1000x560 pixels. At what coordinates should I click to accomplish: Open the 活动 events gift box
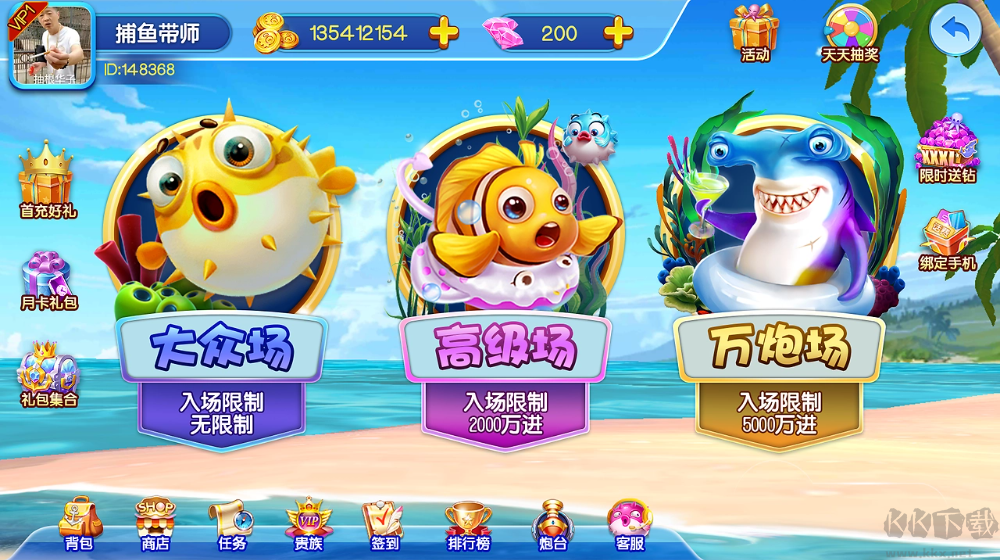point(754,31)
